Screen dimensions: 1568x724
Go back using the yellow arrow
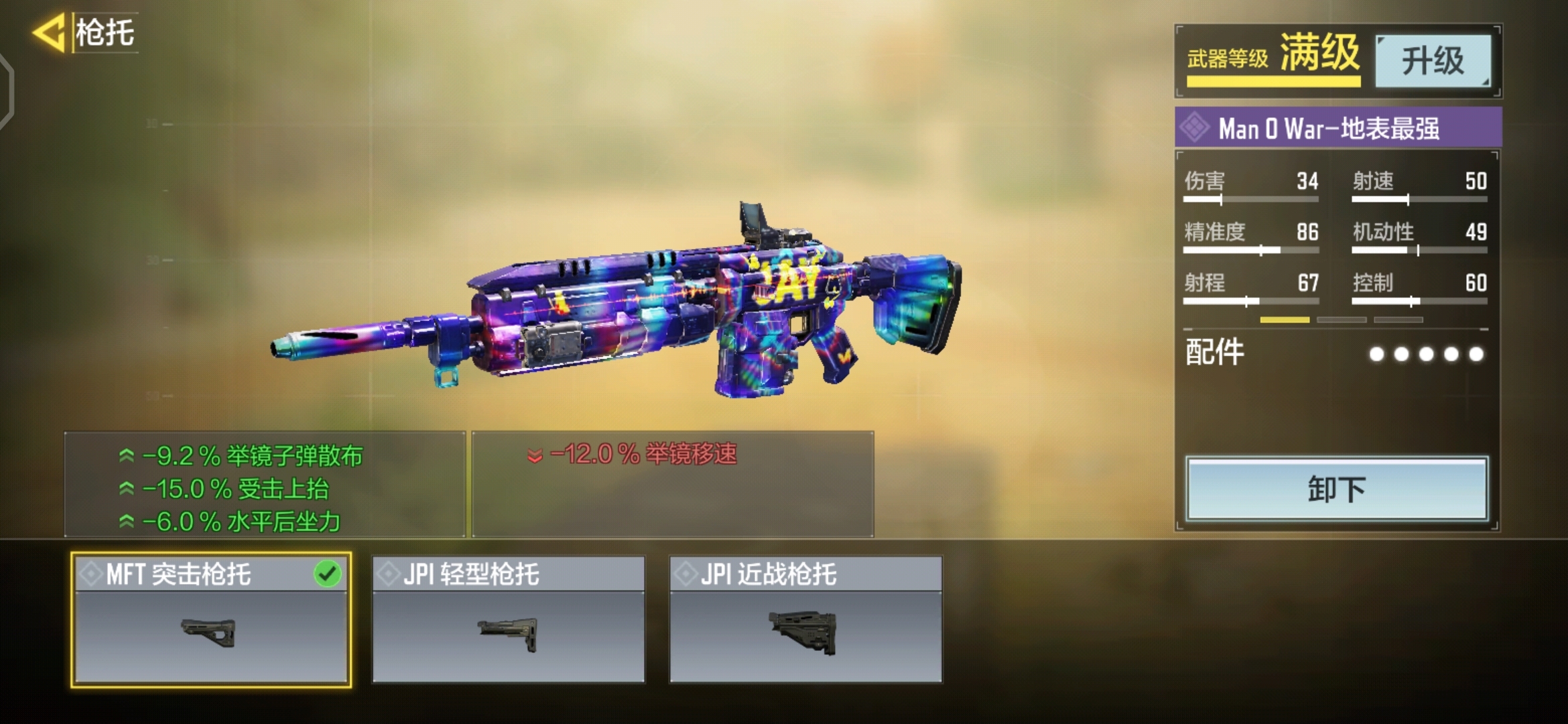pos(50,33)
